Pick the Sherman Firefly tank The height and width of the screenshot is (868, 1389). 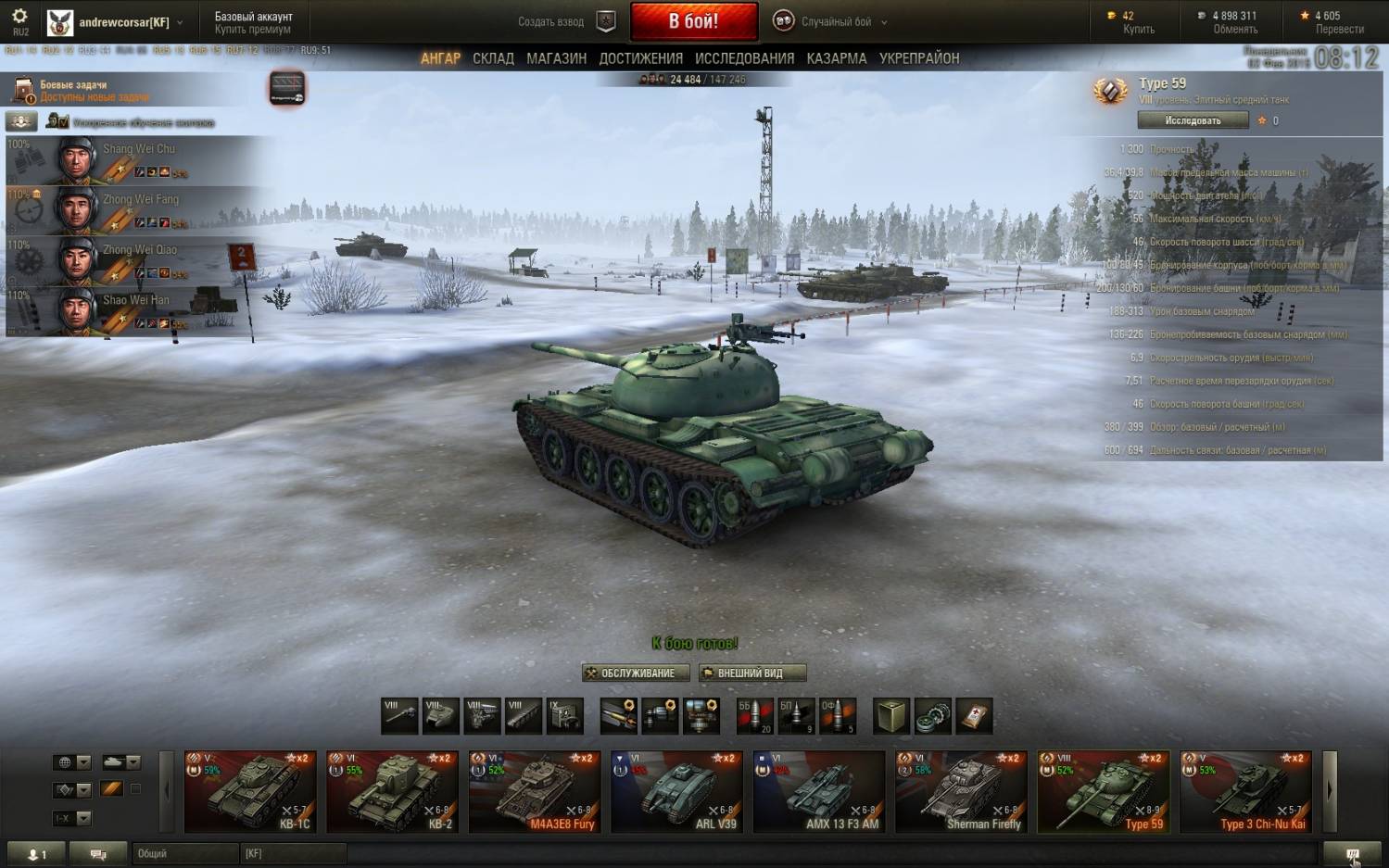point(961,791)
